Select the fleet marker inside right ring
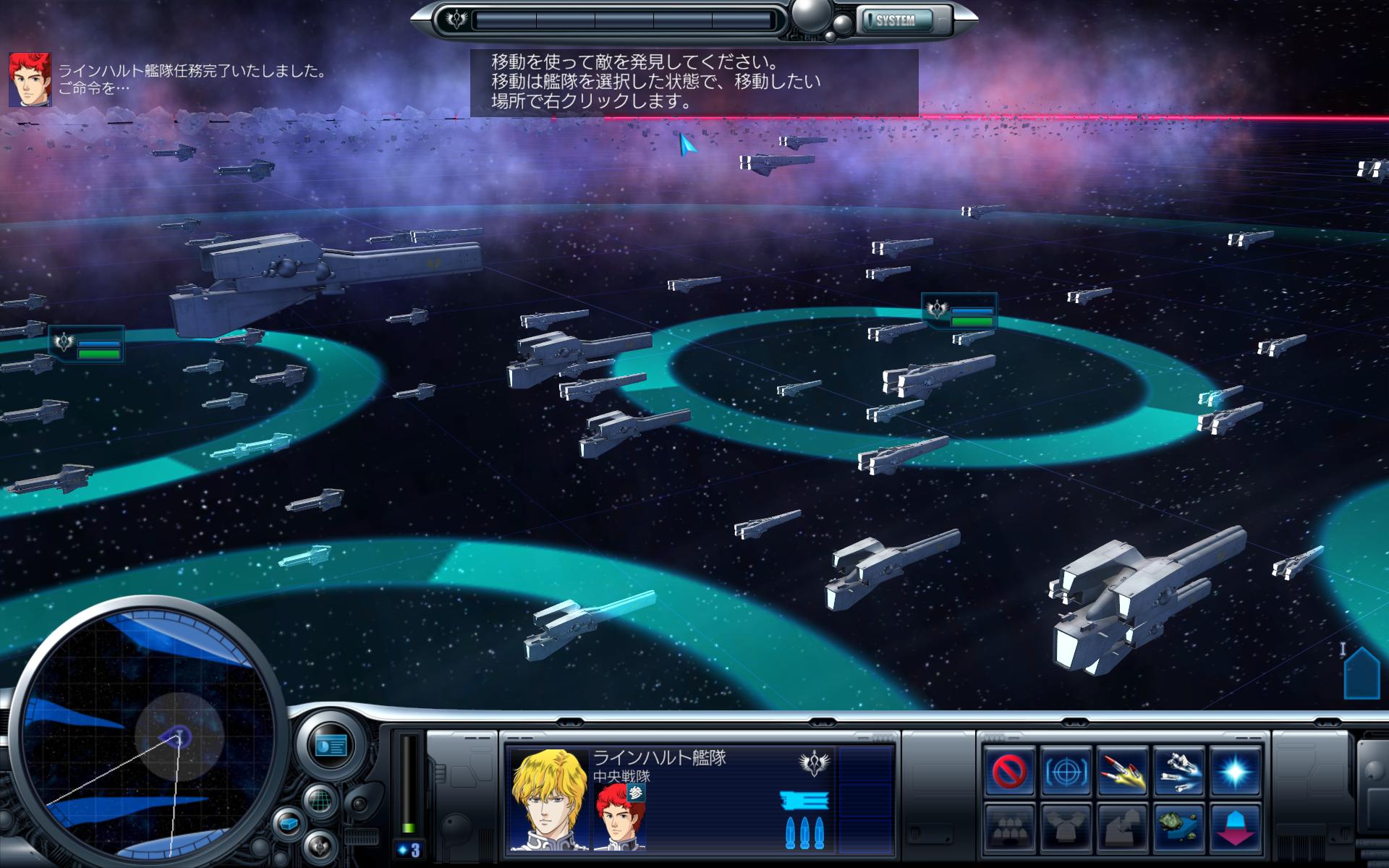 [959, 311]
